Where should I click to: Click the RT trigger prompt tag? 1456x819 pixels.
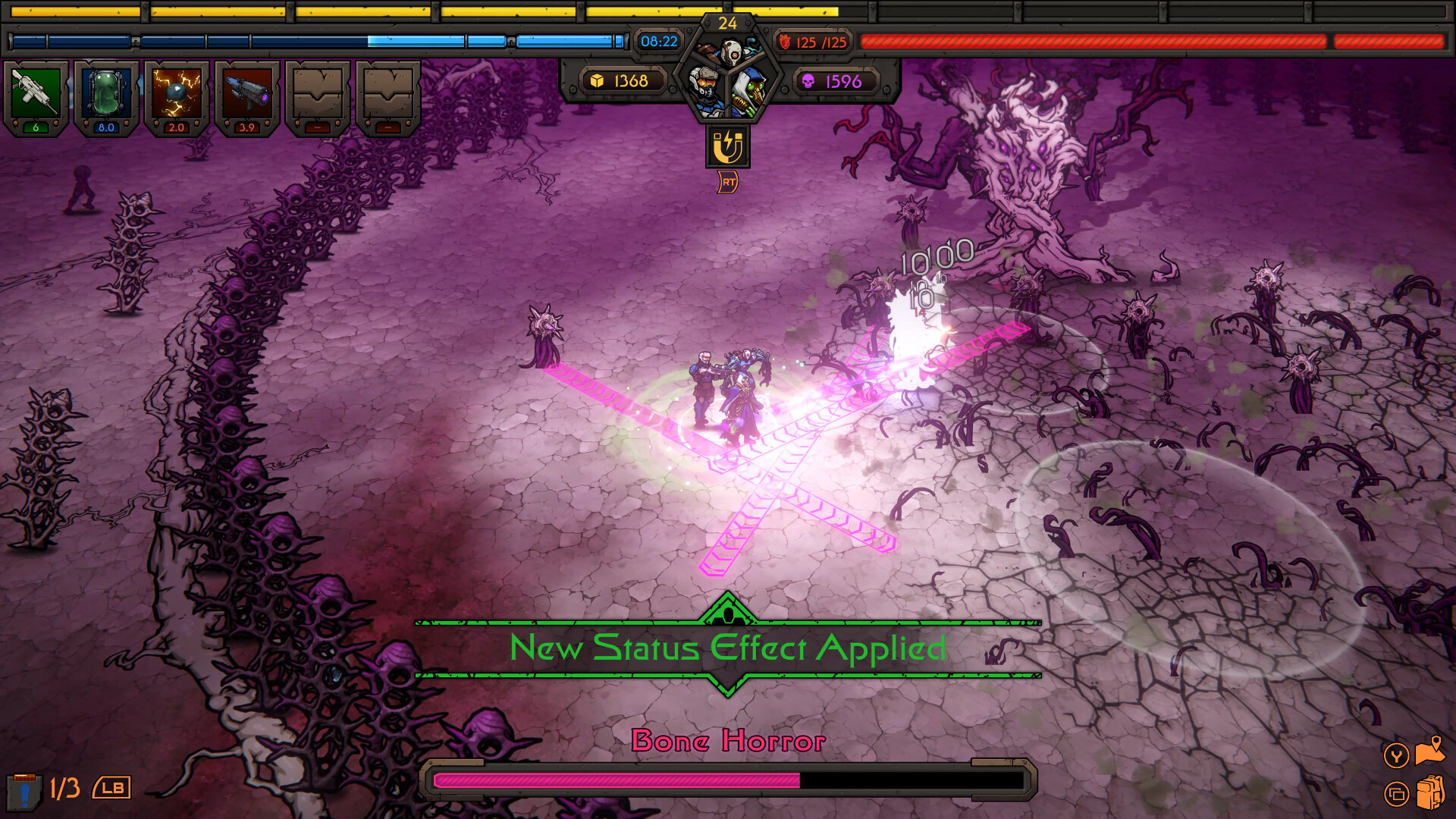click(729, 182)
